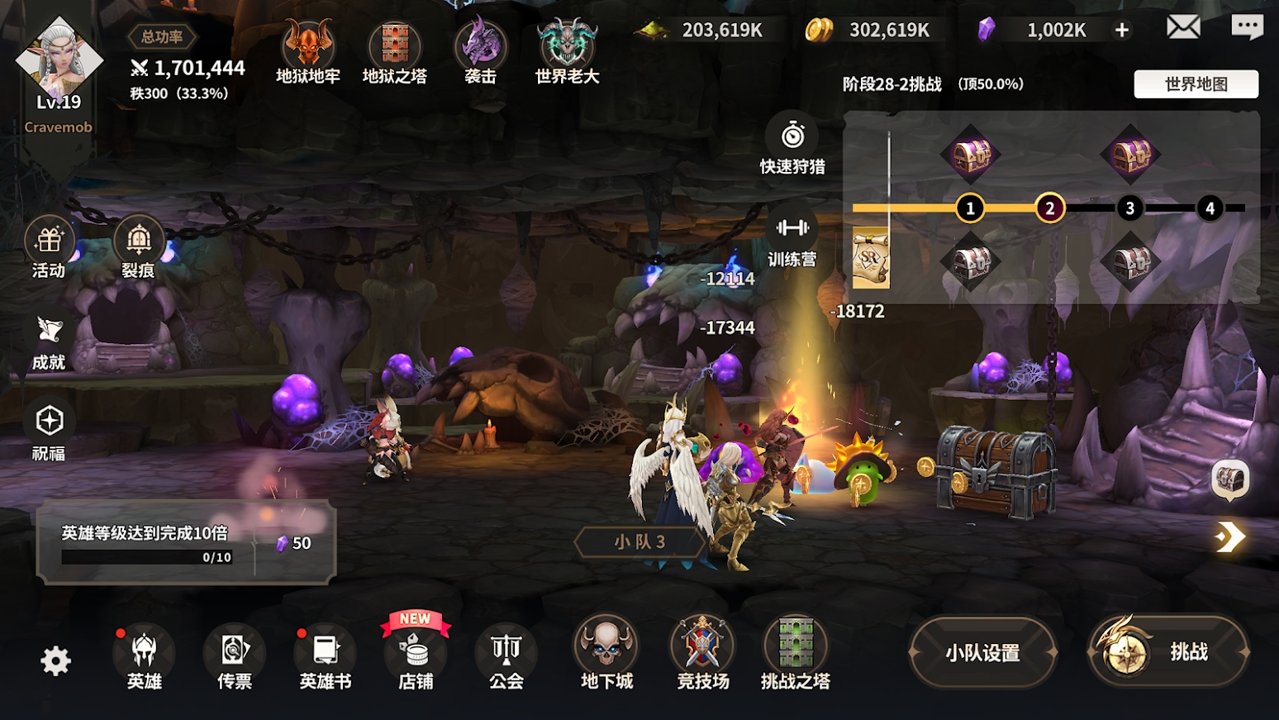The image size is (1279, 720).
Task: Open the 英雄书 hero book
Action: [325, 655]
